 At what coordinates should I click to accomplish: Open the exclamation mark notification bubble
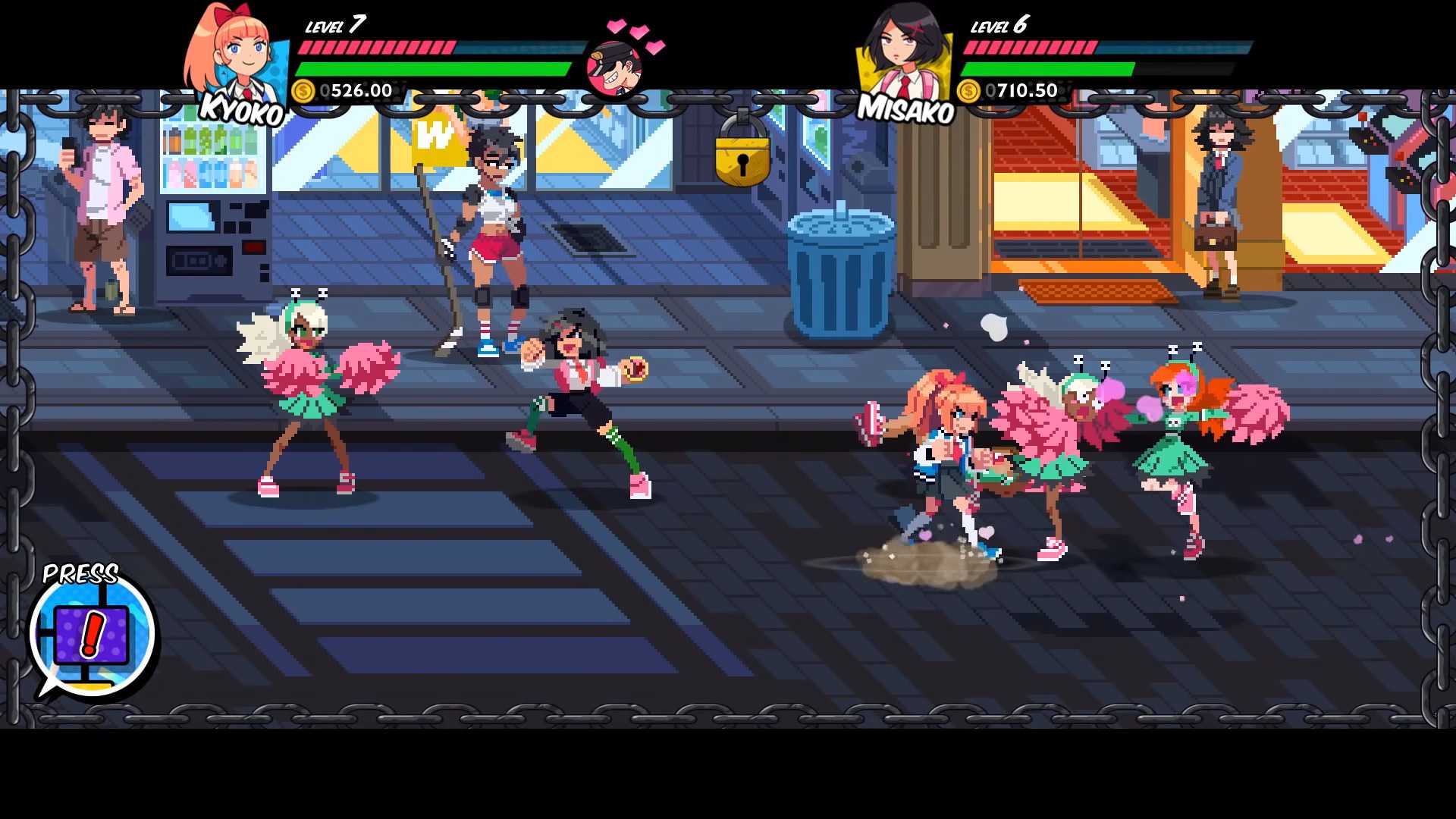(93, 634)
